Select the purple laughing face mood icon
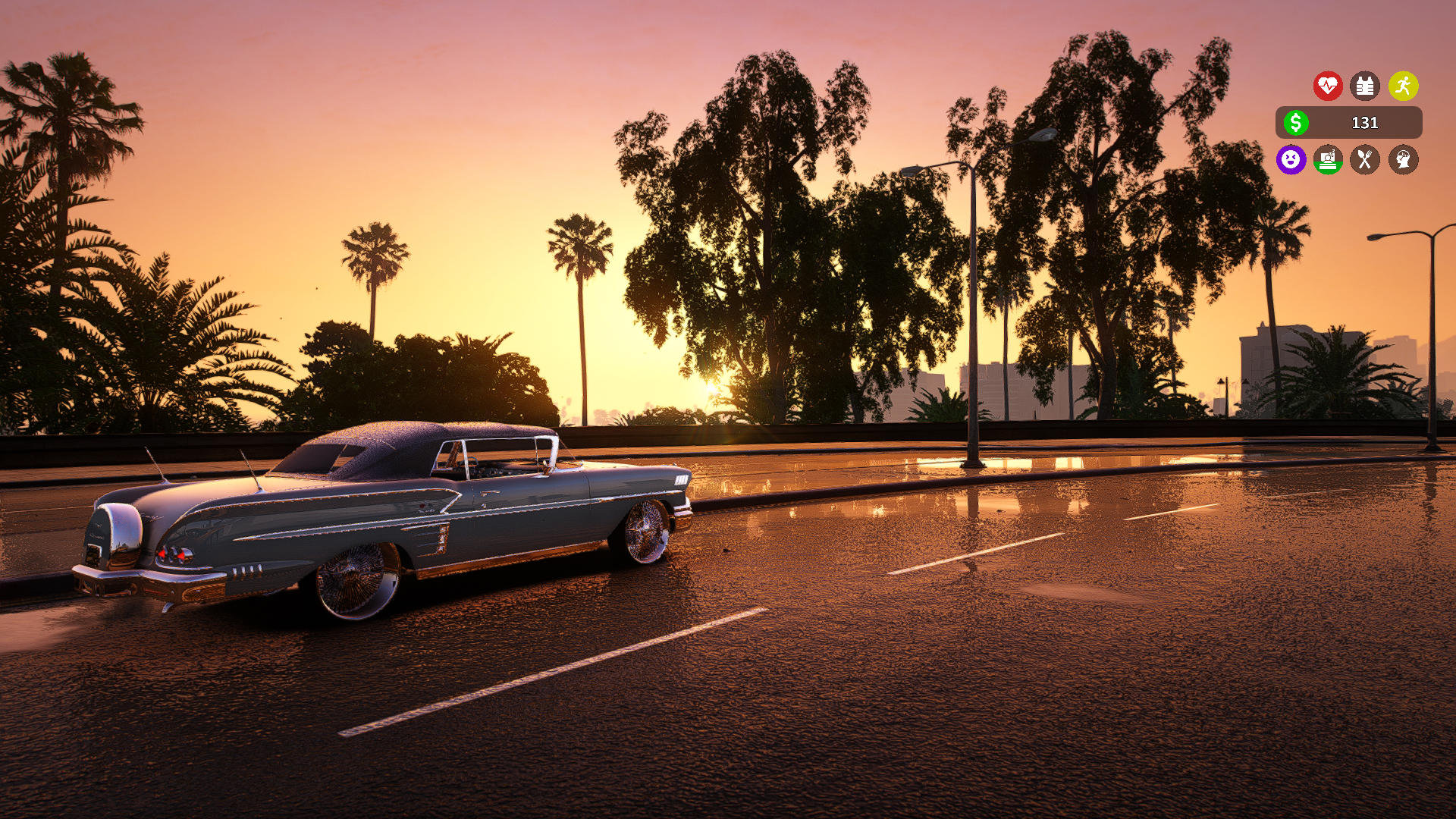Screen dimensions: 1456x819 [1291, 159]
